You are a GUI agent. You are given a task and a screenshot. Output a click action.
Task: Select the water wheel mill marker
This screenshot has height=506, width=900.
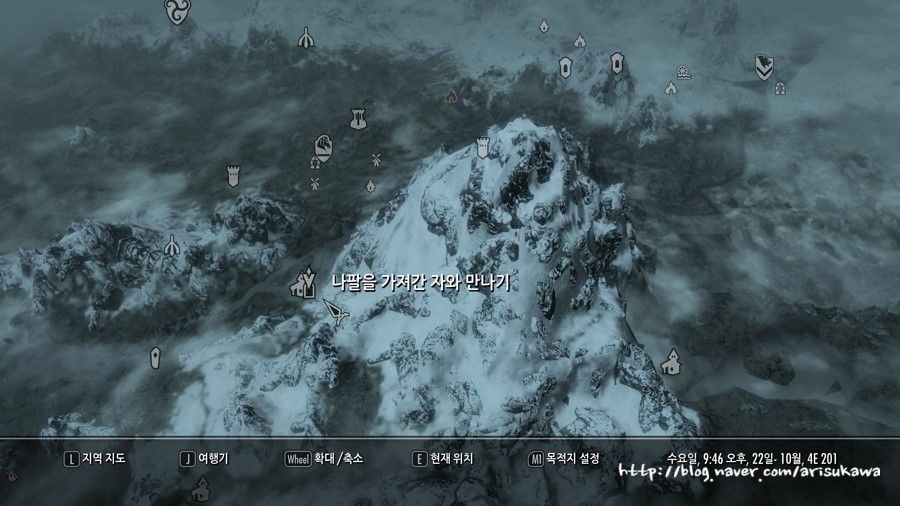tap(682, 71)
